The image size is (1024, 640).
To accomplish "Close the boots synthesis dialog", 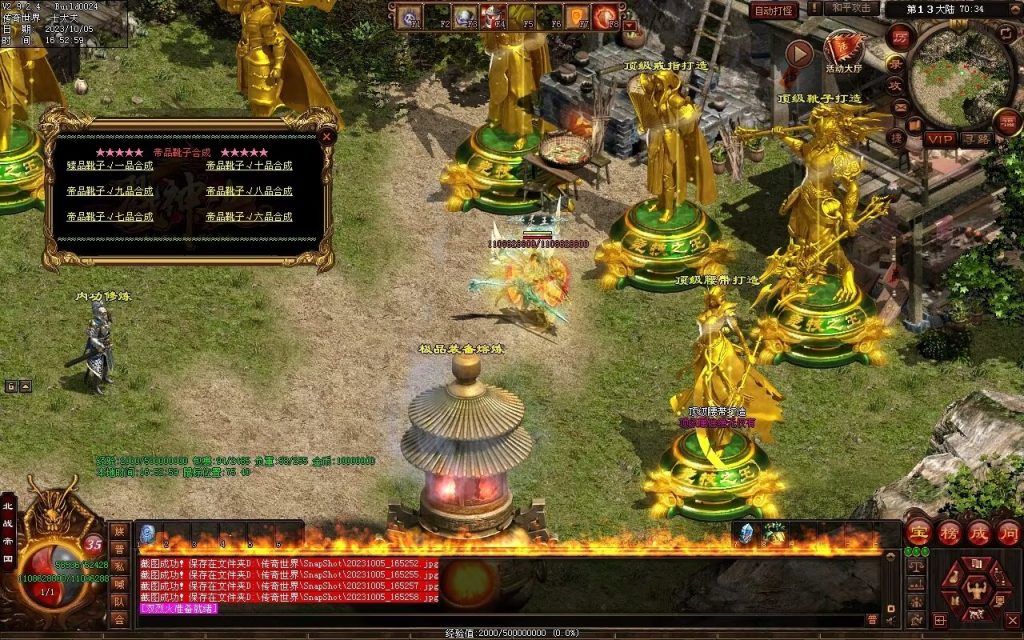I will [x=326, y=136].
